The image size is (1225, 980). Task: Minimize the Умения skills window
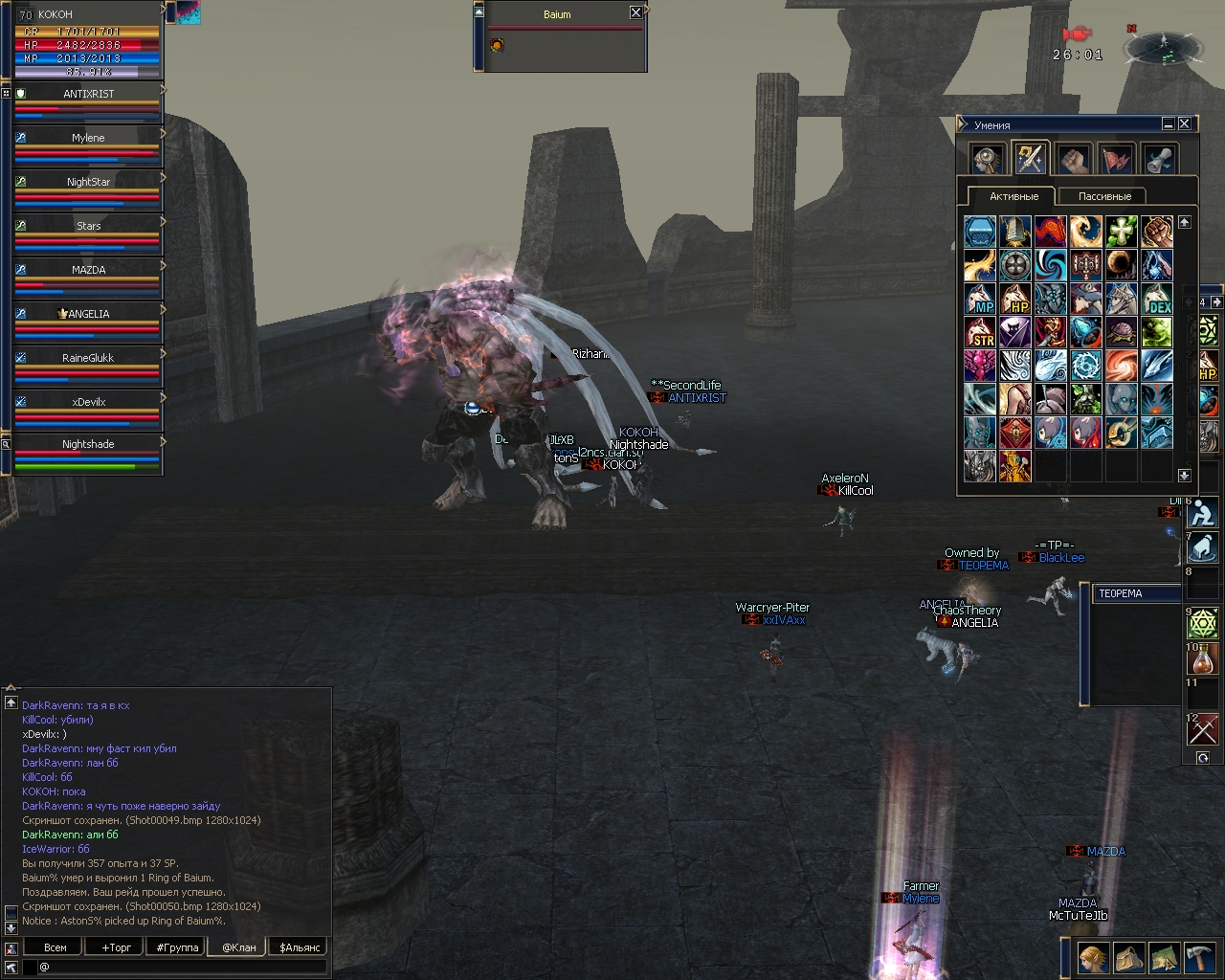tap(1169, 123)
